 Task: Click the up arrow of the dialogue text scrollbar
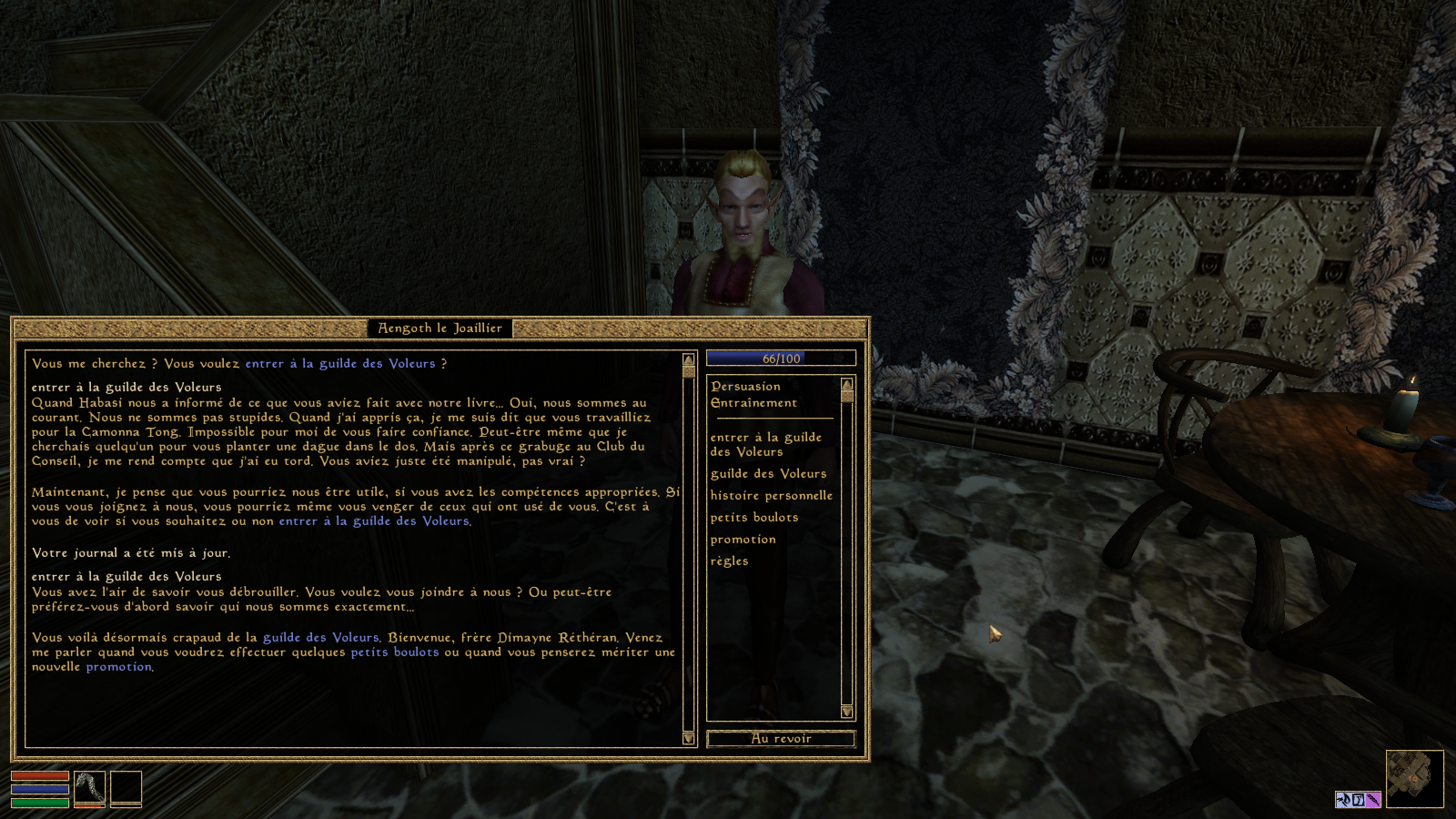(x=688, y=359)
